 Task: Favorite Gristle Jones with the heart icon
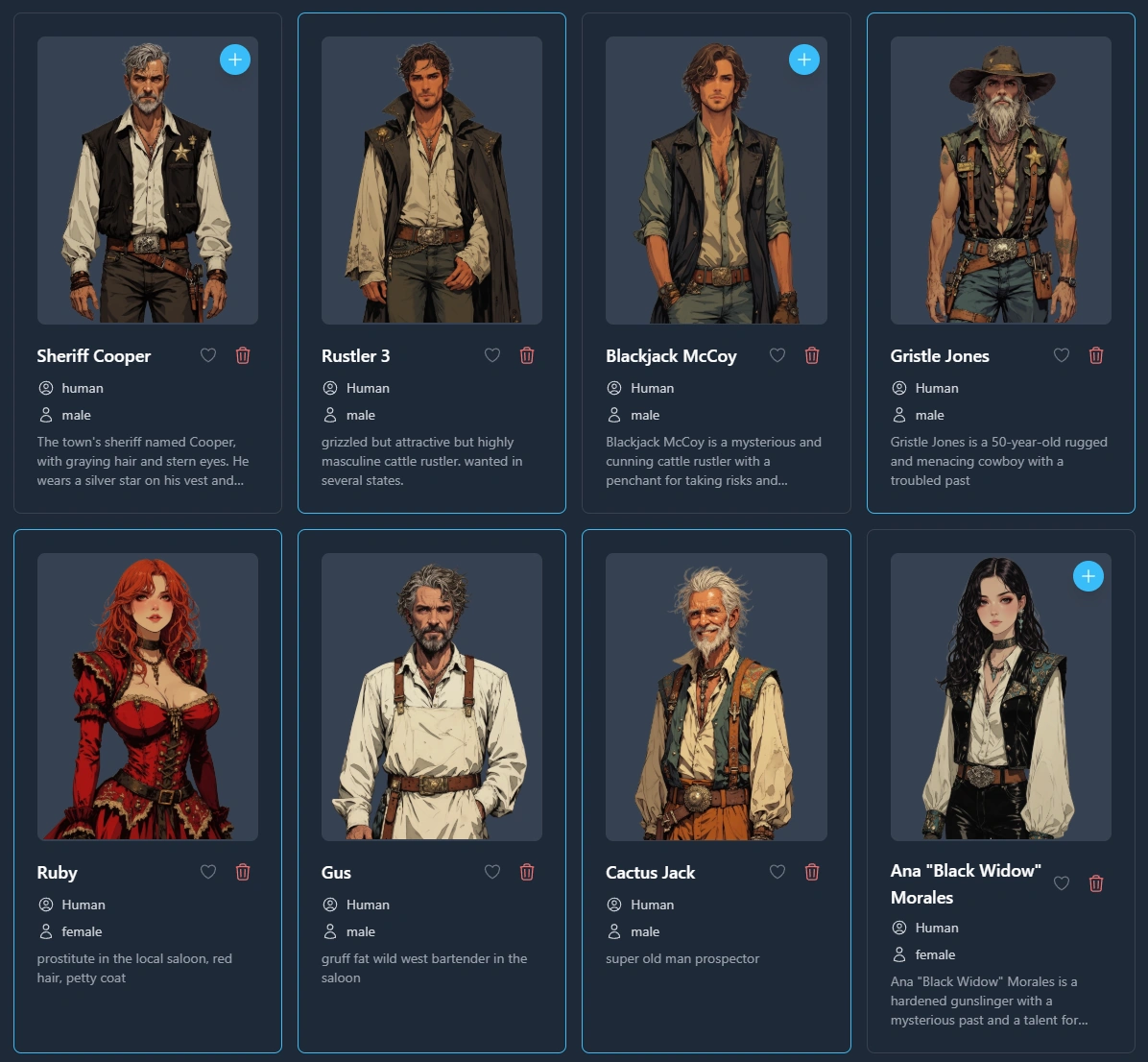[1062, 355]
